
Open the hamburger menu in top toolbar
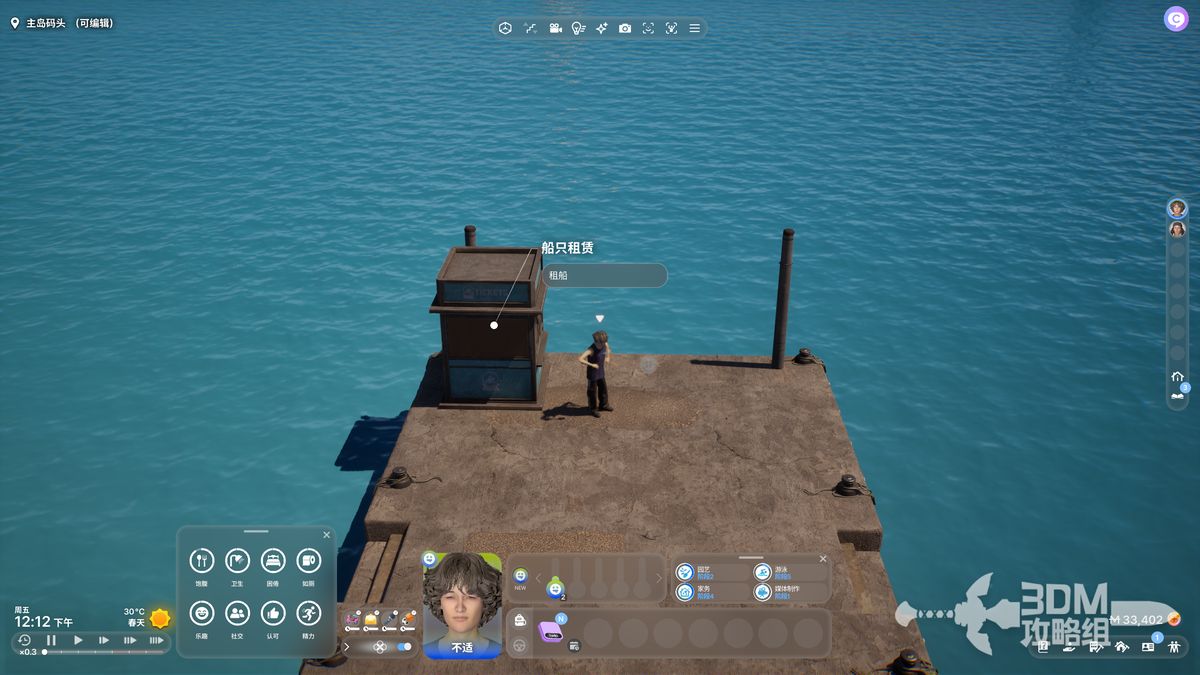pos(694,28)
